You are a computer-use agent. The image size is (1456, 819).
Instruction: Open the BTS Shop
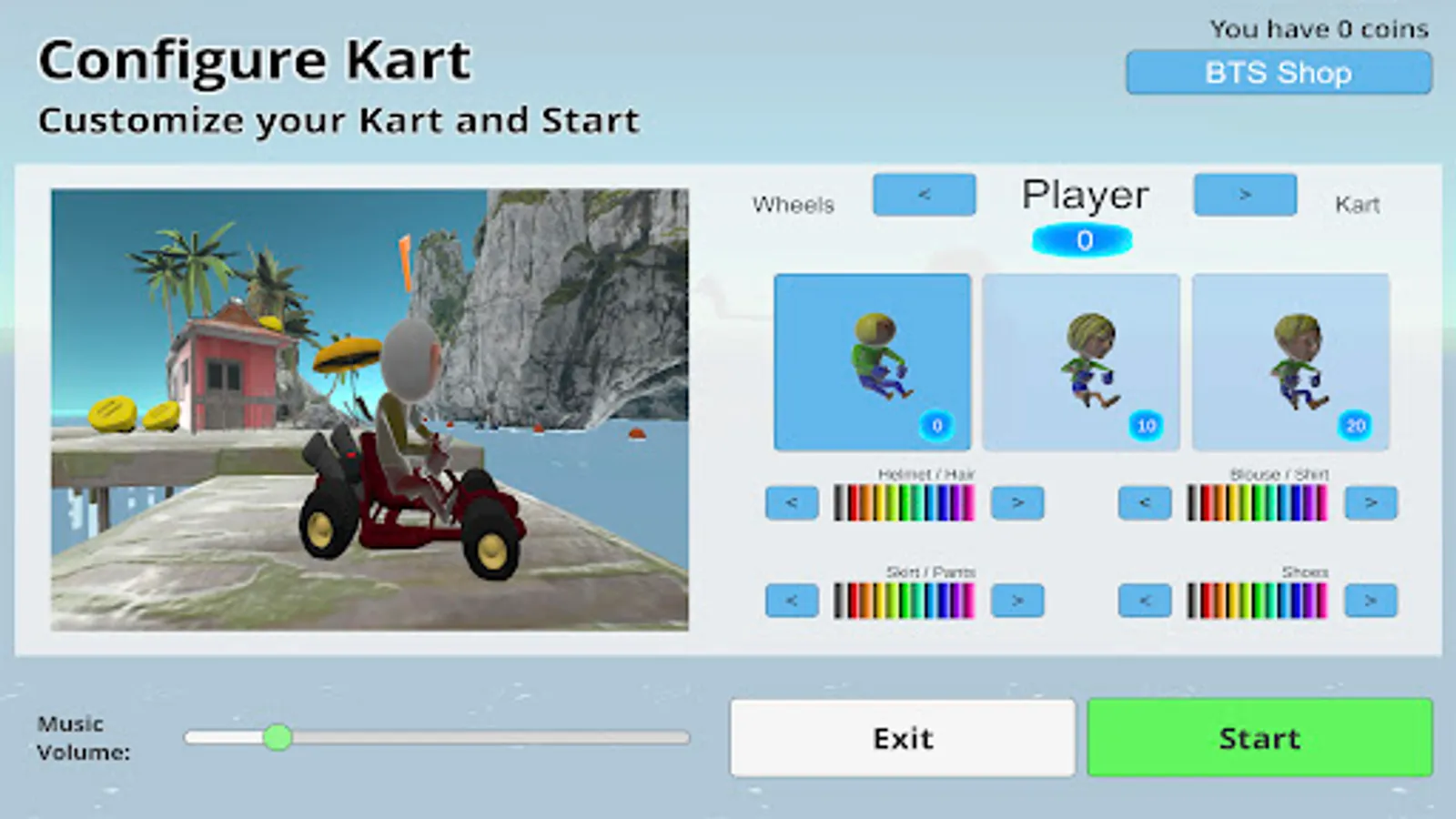pyautogui.click(x=1277, y=73)
